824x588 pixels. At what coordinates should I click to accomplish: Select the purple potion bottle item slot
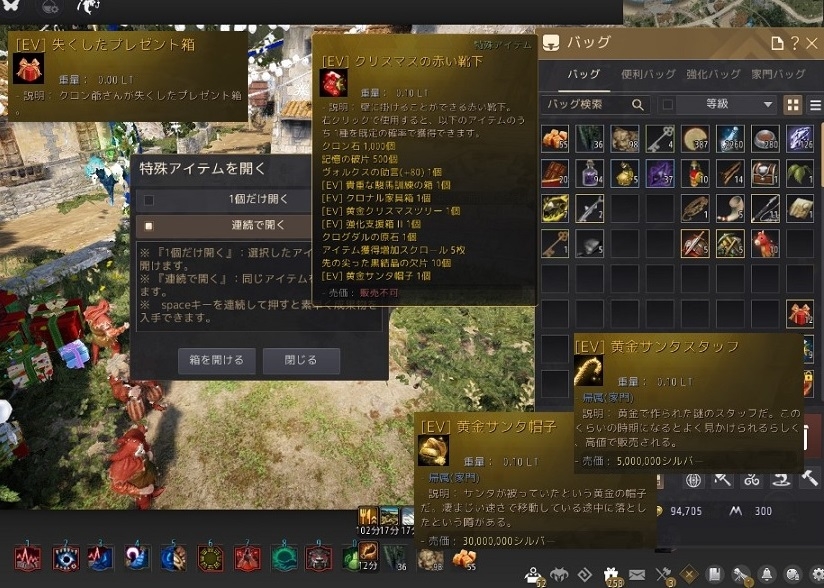590,174
